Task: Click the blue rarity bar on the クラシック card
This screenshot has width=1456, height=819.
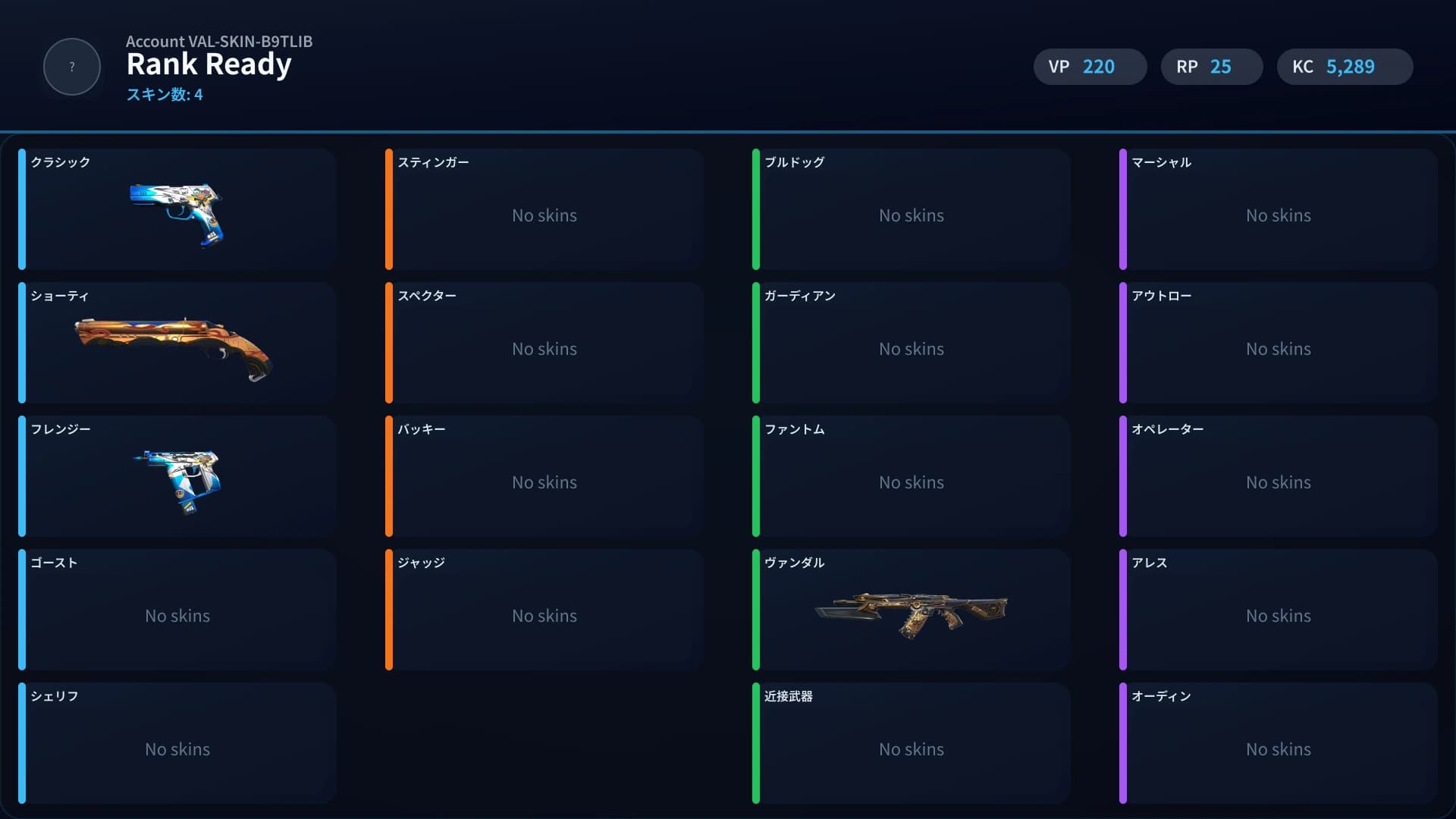Action: click(23, 209)
